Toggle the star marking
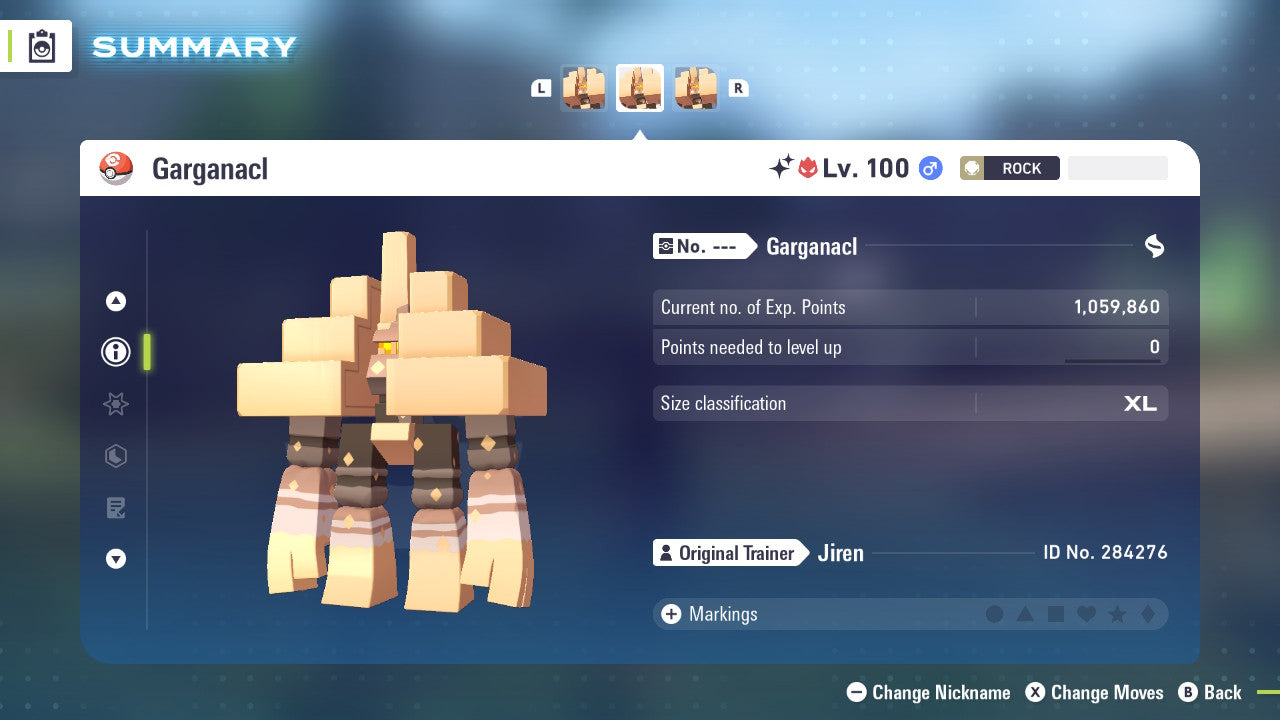The width and height of the screenshot is (1280, 720). click(x=1117, y=614)
